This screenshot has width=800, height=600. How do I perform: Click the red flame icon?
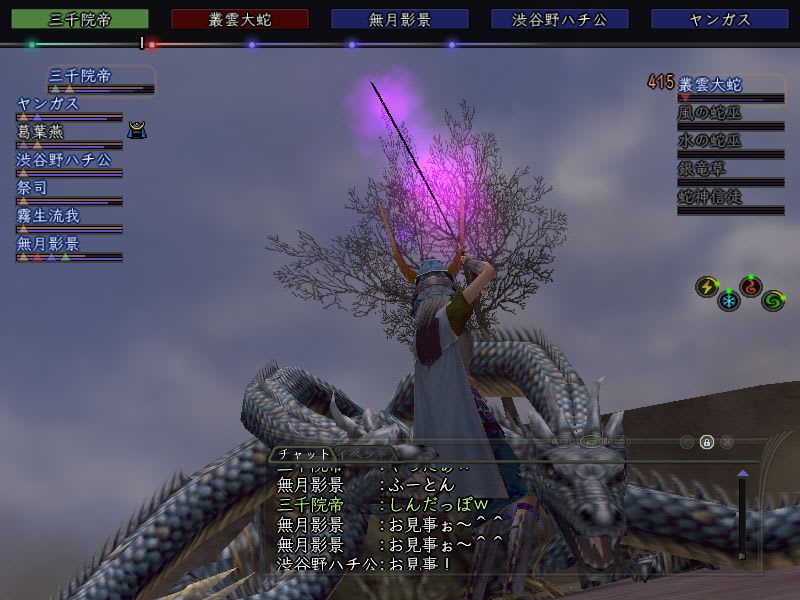(x=751, y=287)
